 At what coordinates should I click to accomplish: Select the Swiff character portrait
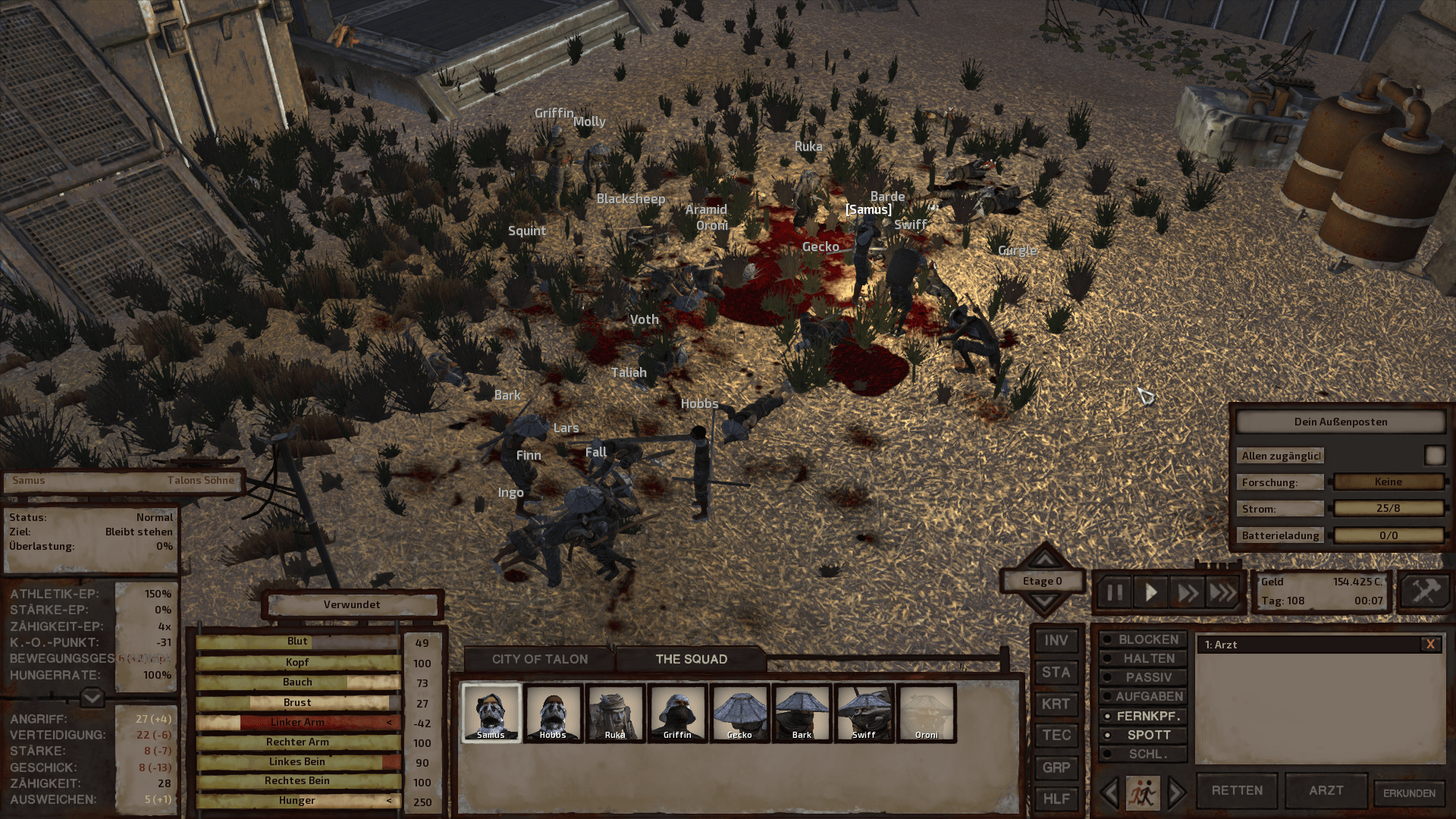pyautogui.click(x=864, y=712)
